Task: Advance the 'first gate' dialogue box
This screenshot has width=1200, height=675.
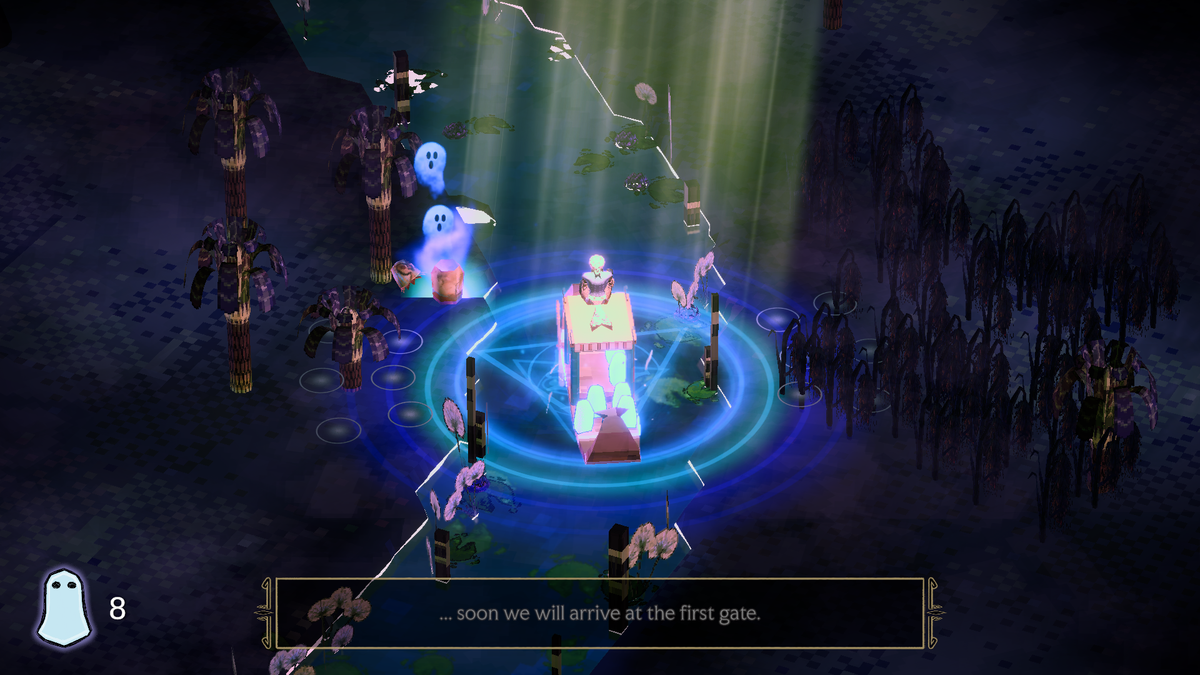Action: [x=599, y=613]
